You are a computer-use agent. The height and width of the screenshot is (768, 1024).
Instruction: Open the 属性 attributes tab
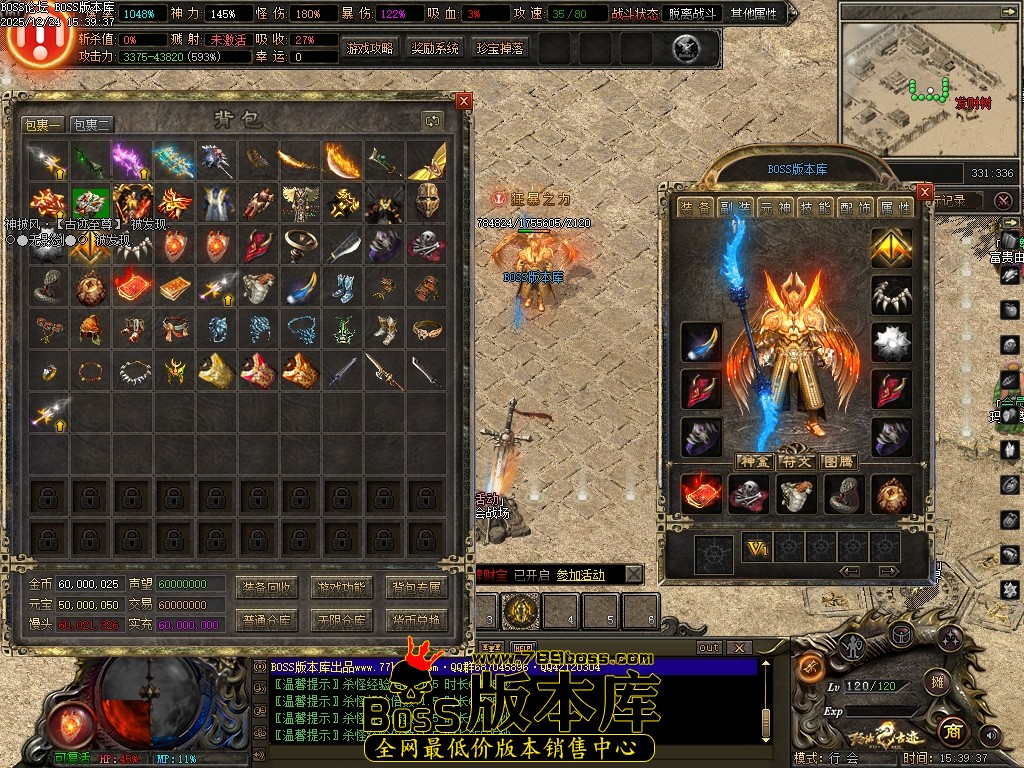(x=896, y=208)
